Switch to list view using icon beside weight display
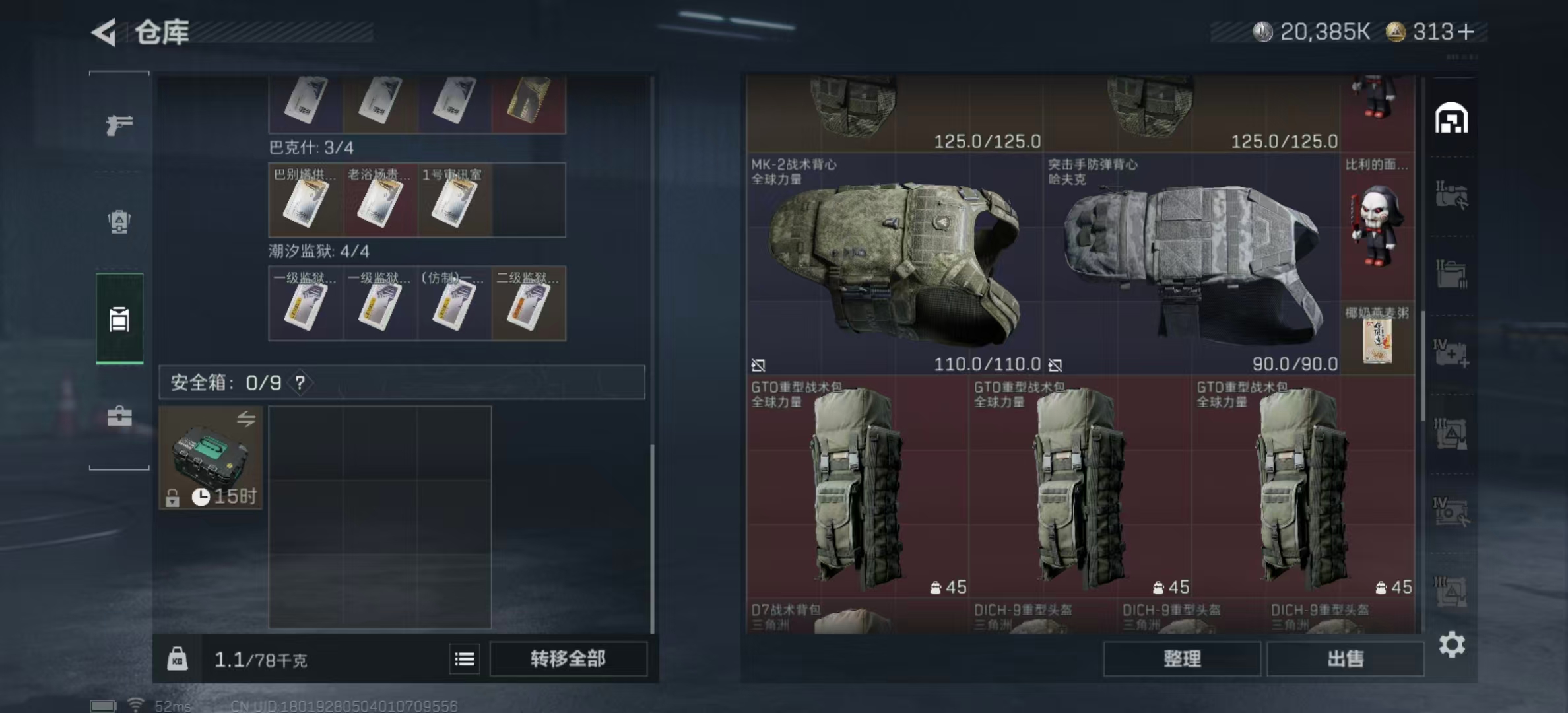This screenshot has height=713, width=1568. coord(465,660)
